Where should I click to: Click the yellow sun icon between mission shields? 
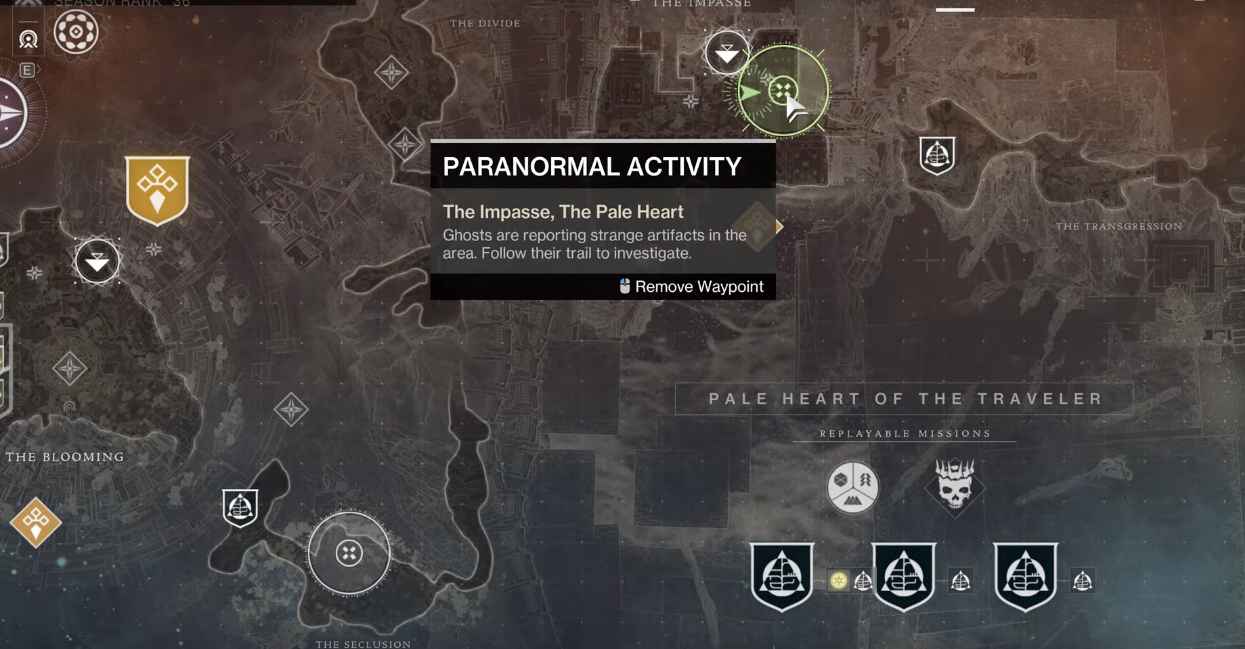click(838, 580)
